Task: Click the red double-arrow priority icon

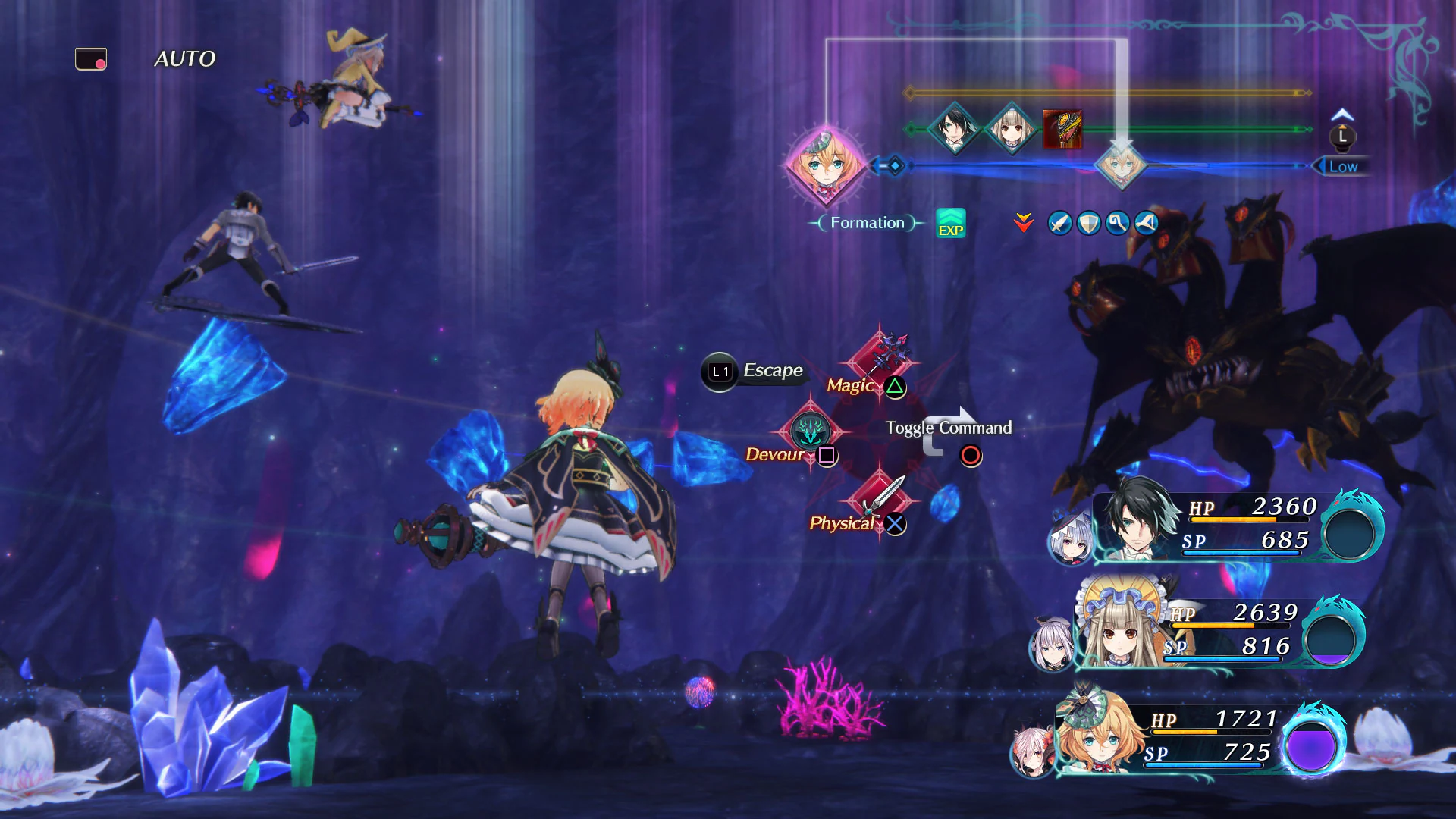Action: [x=1023, y=223]
